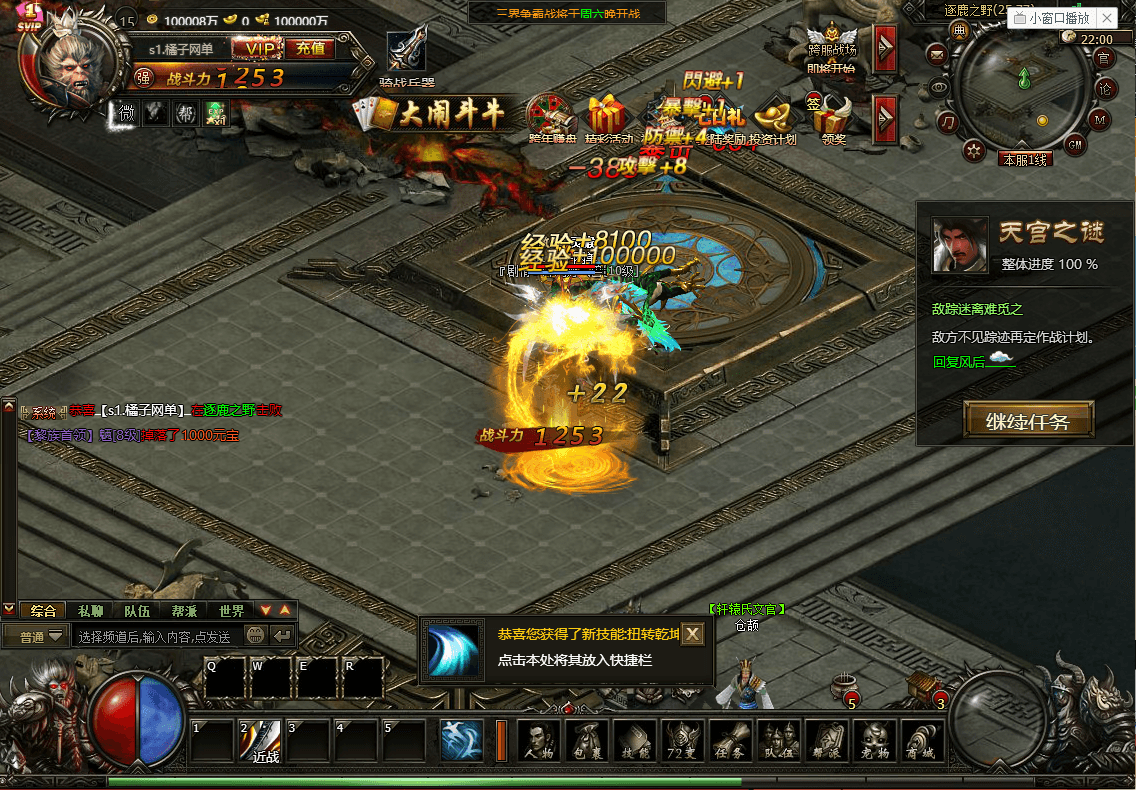Viewport: 1136px width, 790px height.
Task: Switch chat to the 世界 world tab
Action: tap(231, 610)
